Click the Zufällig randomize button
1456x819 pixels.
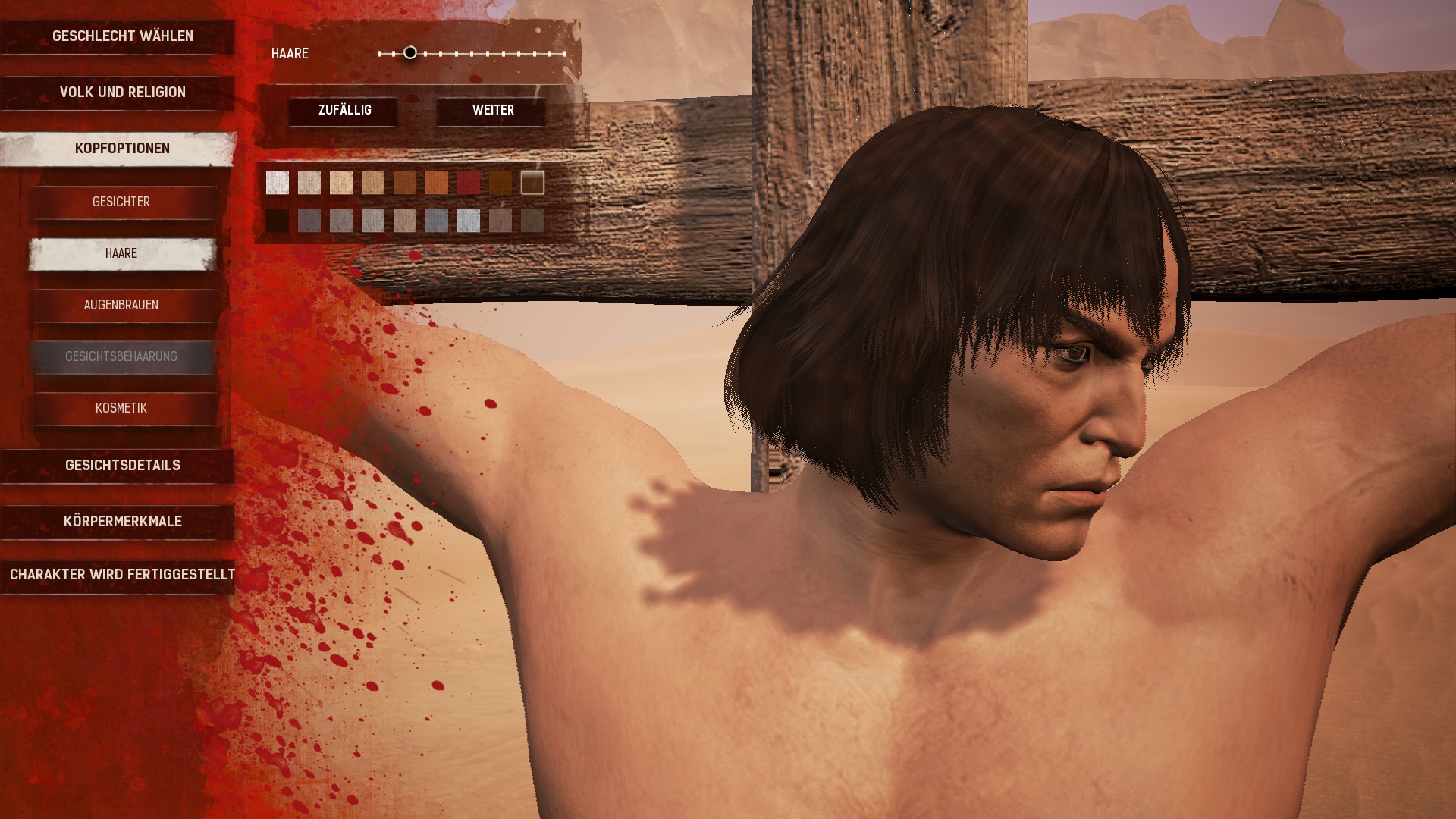pyautogui.click(x=344, y=111)
